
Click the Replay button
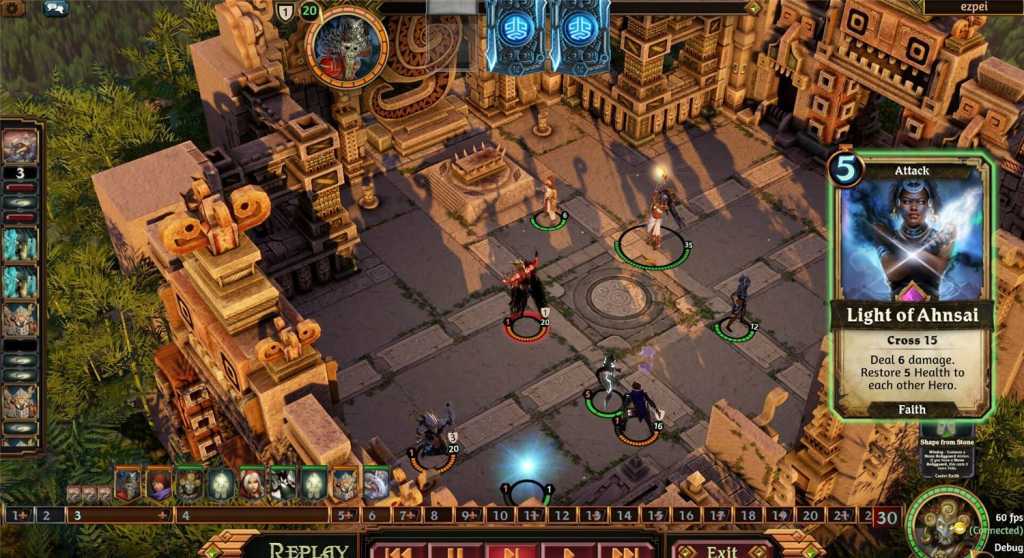[300, 549]
